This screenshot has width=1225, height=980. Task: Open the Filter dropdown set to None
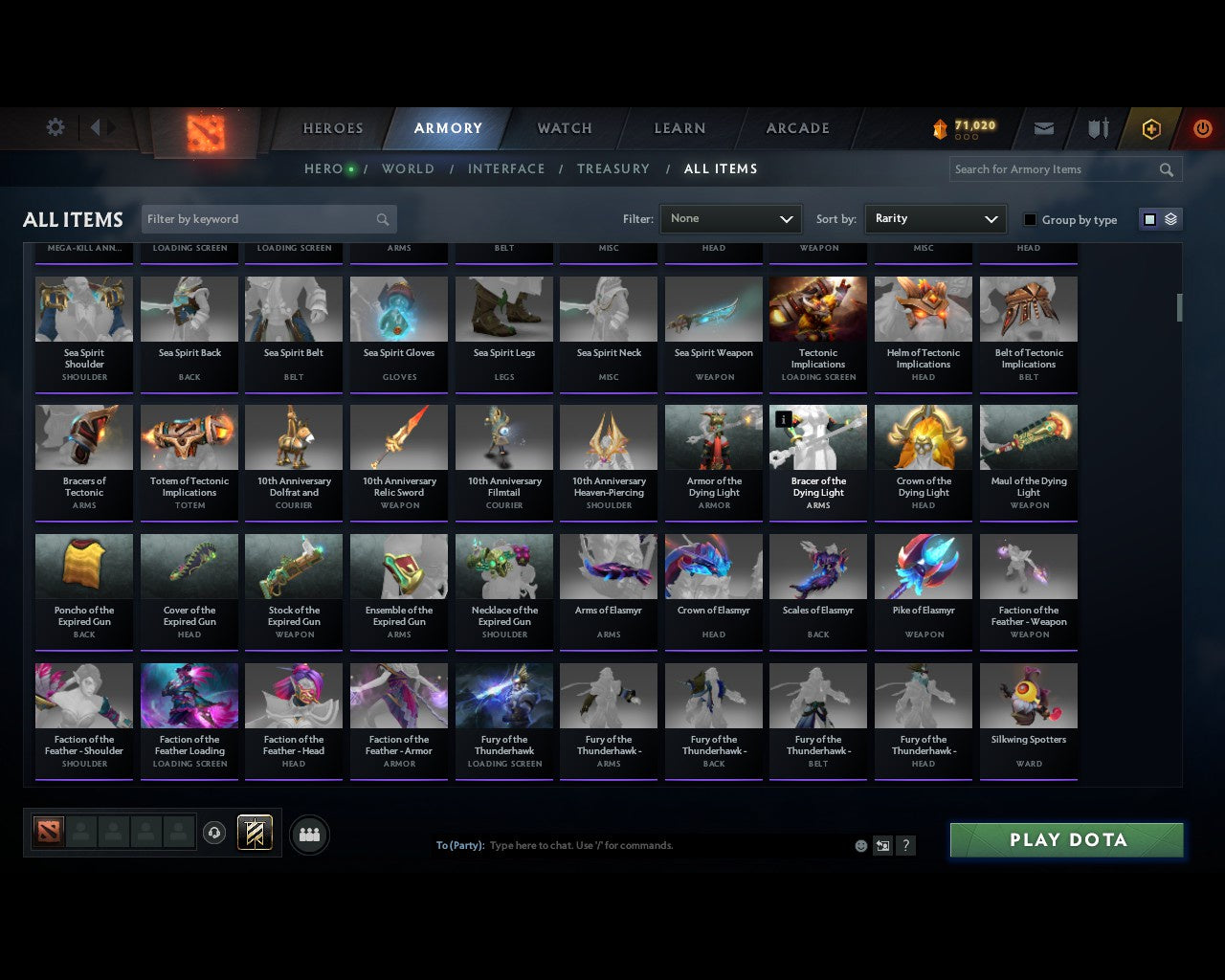(730, 218)
